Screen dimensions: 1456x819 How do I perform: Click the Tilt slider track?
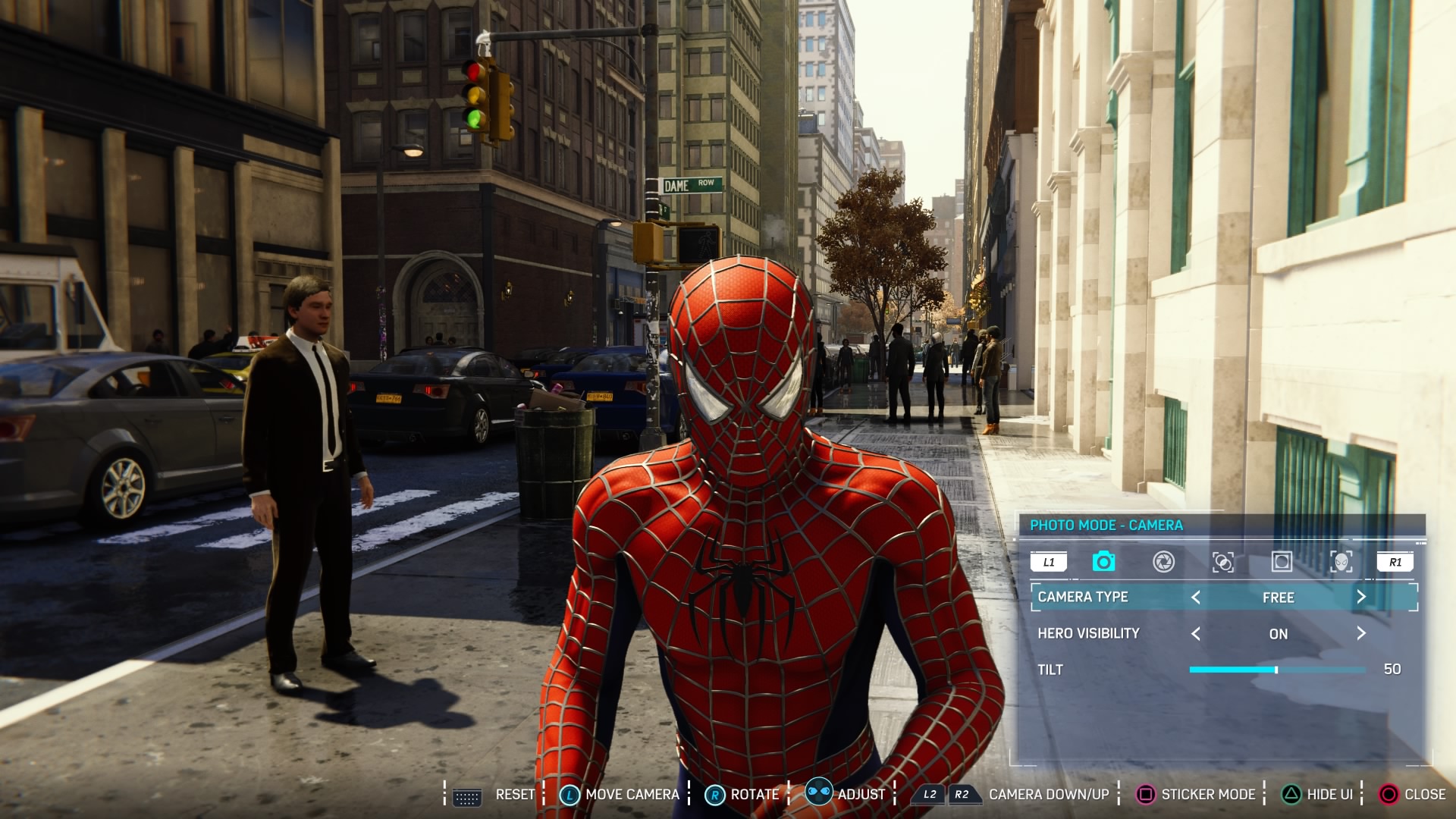[x=1277, y=670]
